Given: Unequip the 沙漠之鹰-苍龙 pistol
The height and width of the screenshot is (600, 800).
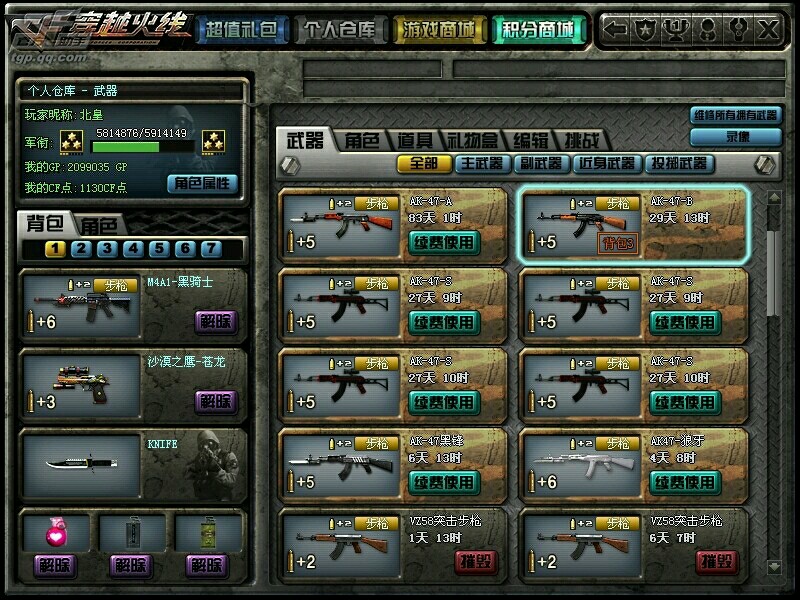Looking at the screenshot, I should click(x=216, y=400).
